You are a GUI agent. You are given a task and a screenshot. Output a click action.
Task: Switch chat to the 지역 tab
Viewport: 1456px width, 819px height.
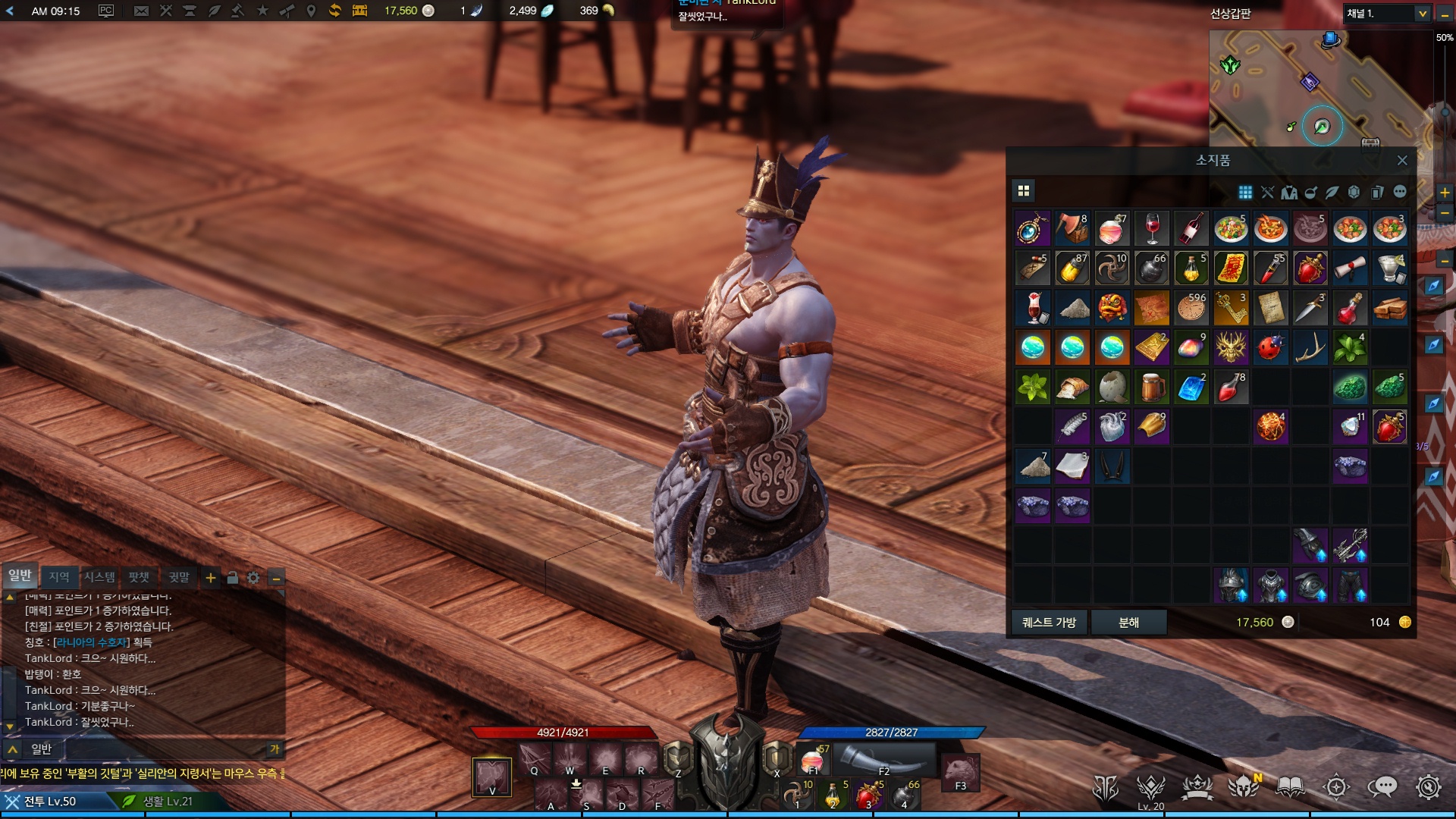59,578
